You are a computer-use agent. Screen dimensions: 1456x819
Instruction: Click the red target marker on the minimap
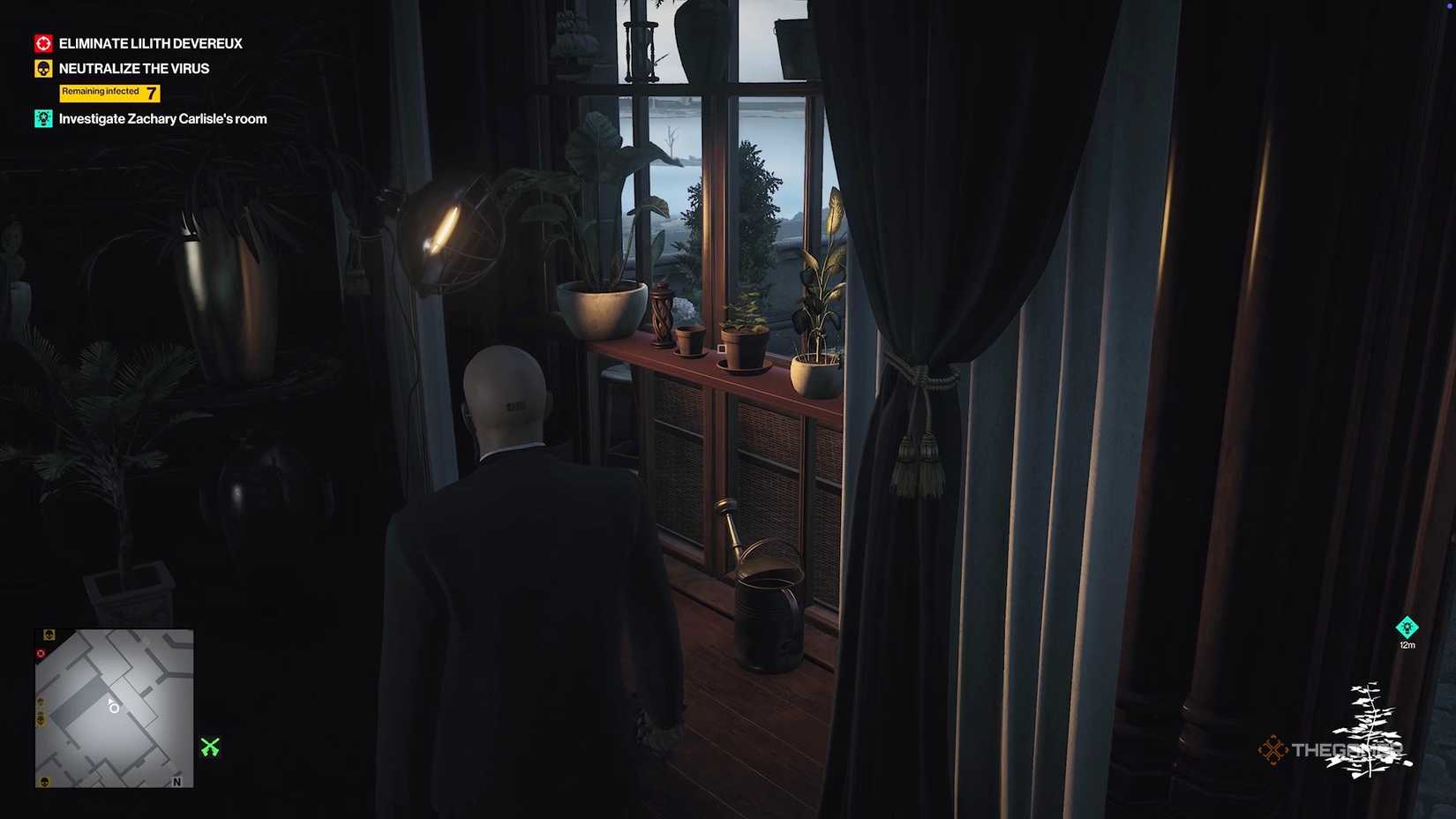point(40,653)
